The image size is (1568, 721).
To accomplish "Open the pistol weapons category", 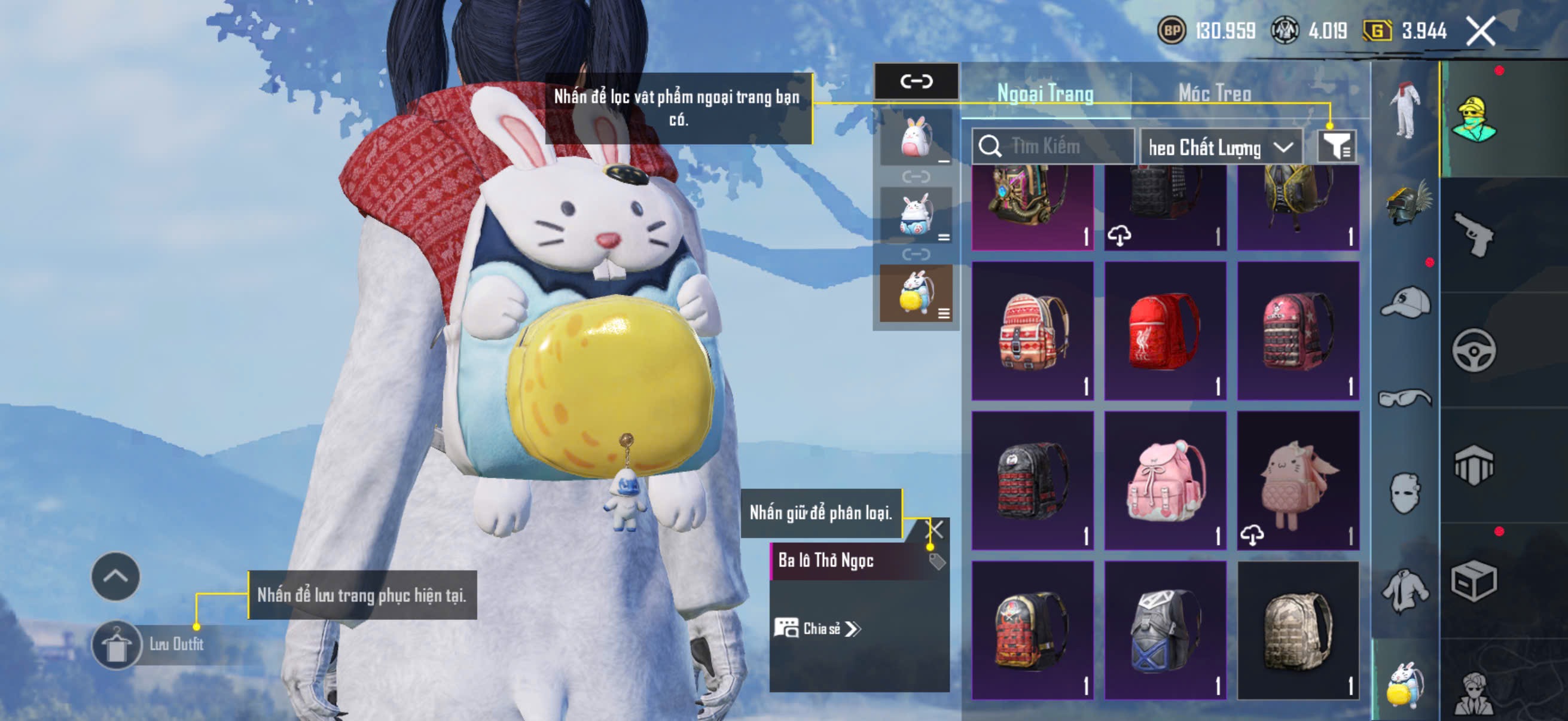I will coord(1474,235).
